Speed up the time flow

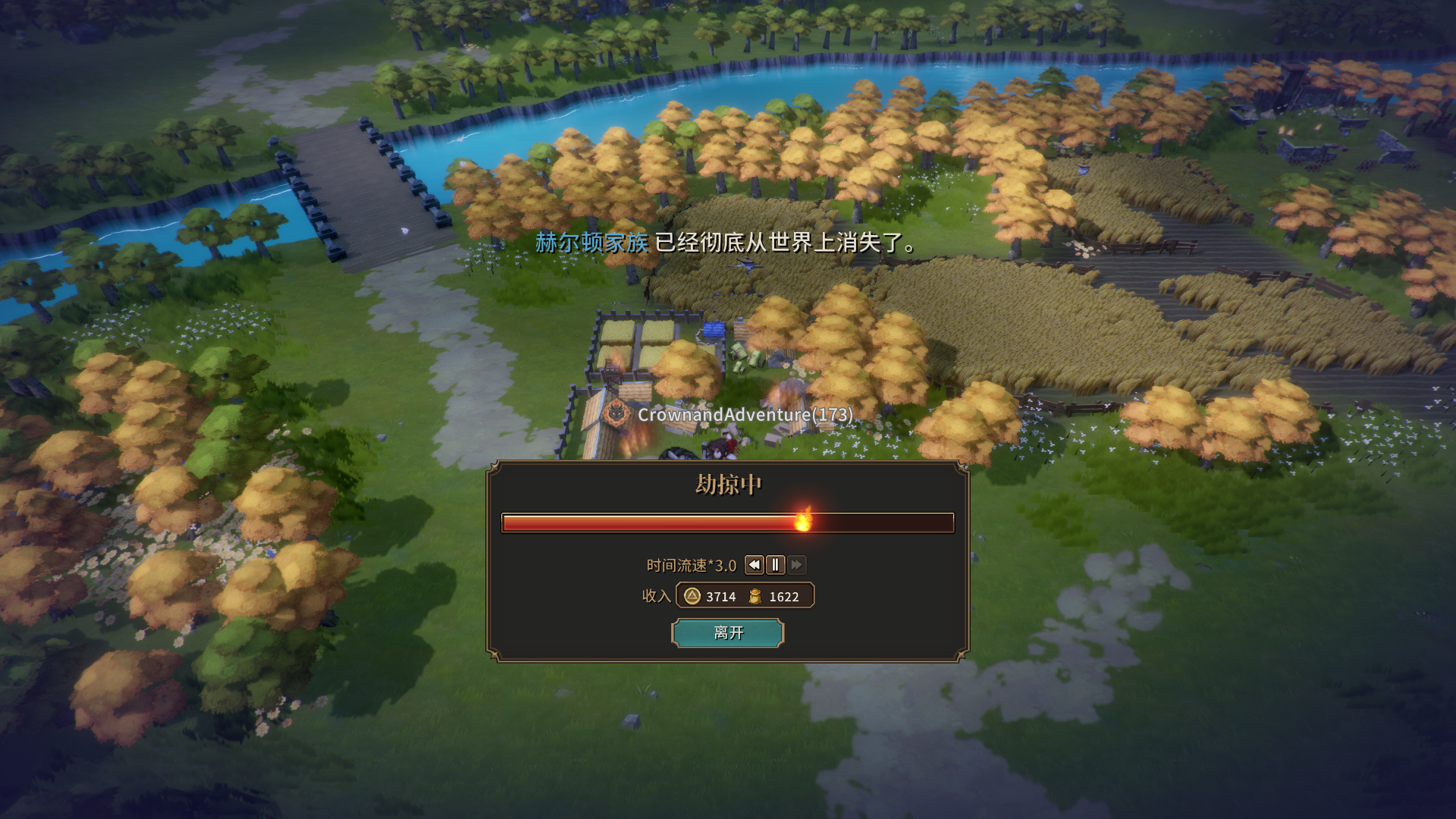point(796,565)
